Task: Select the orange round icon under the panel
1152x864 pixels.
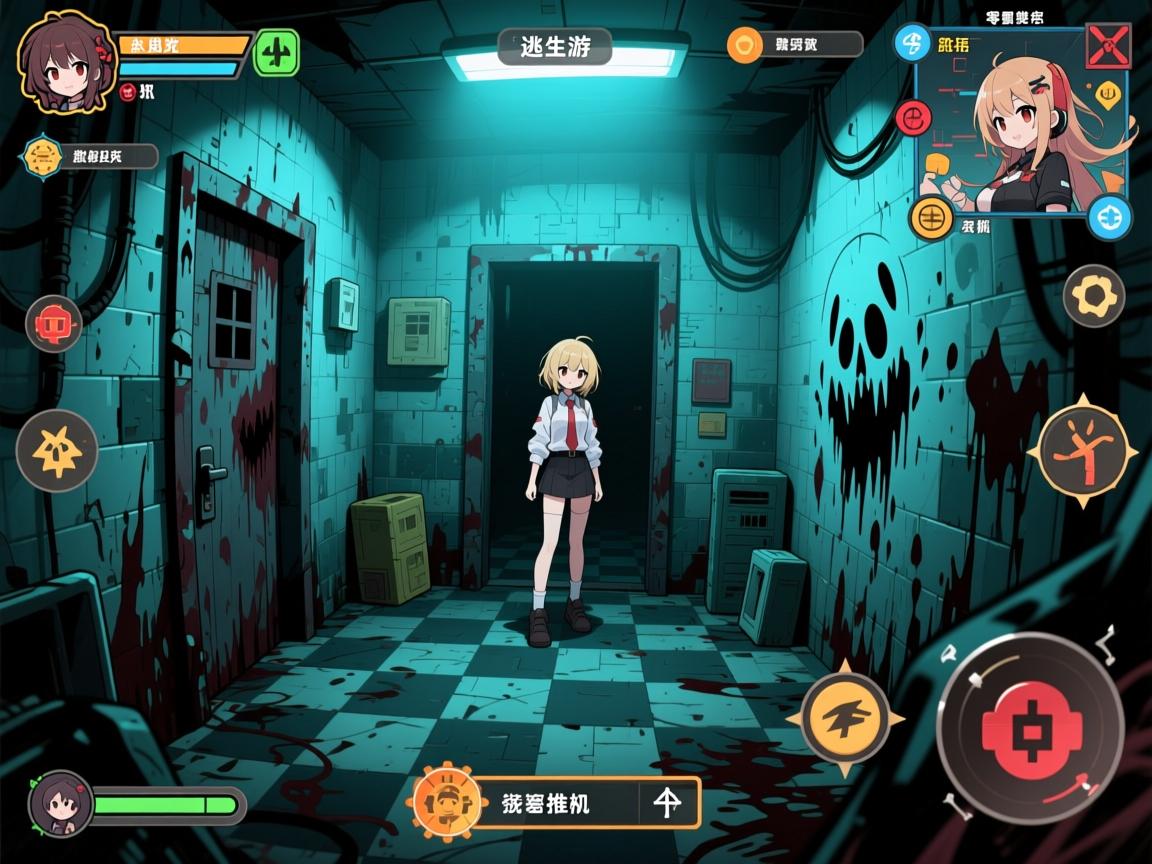Action: (931, 217)
